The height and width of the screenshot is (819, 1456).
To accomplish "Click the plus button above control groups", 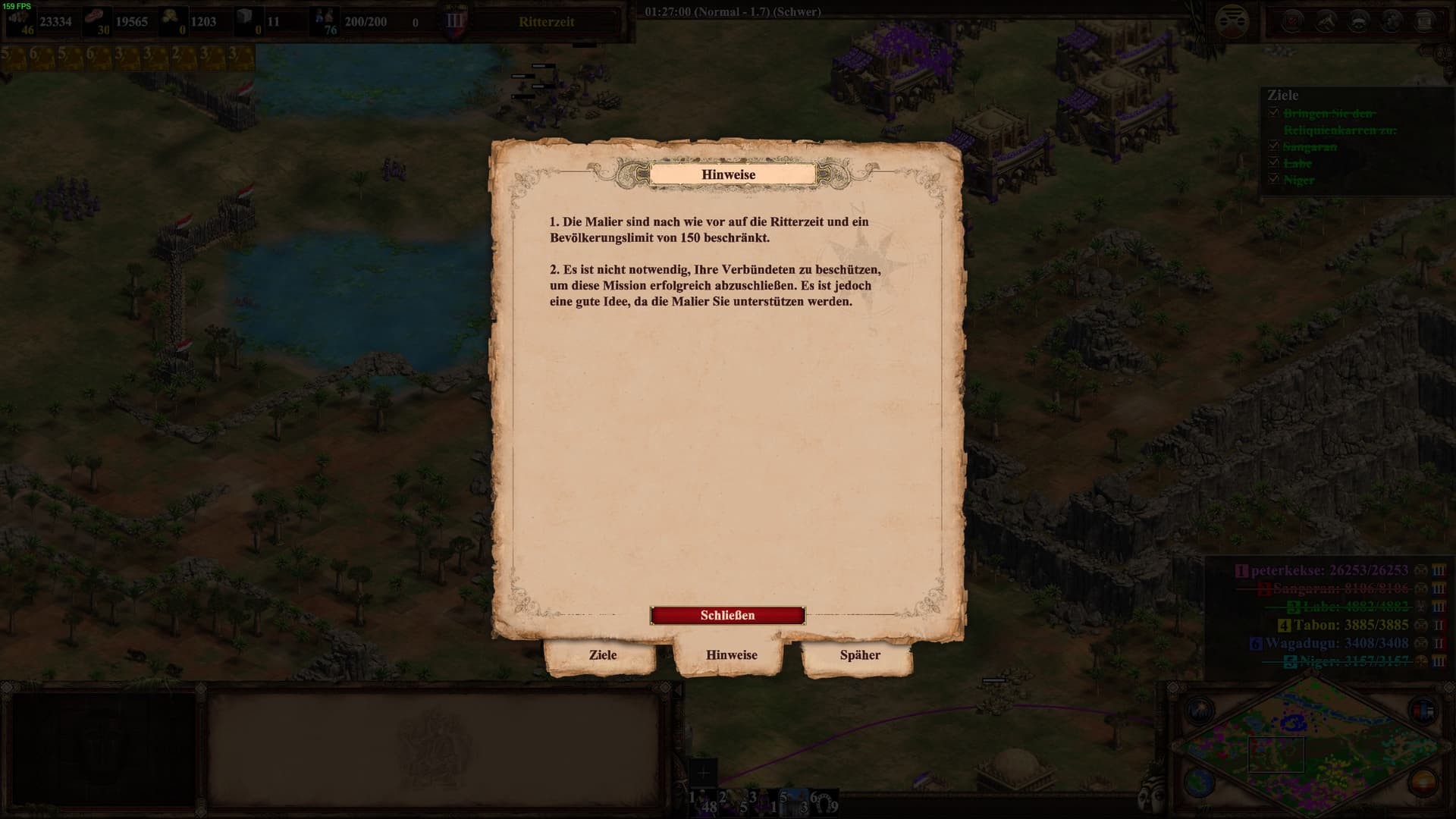I will click(x=703, y=773).
